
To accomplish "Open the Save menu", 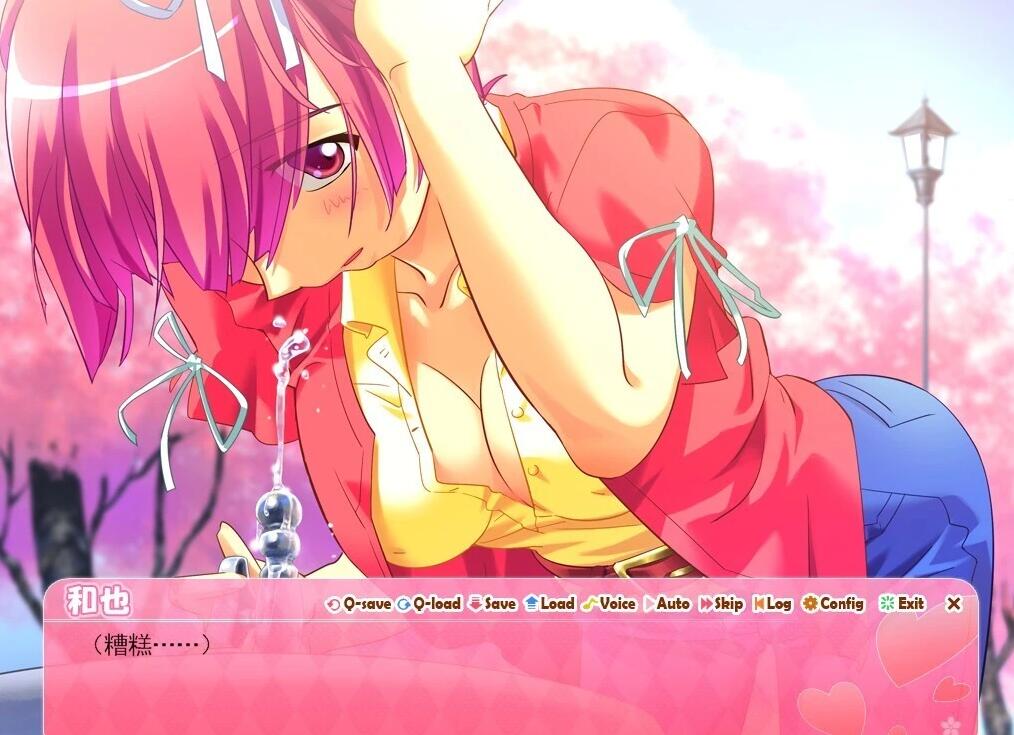I will pyautogui.click(x=492, y=604).
